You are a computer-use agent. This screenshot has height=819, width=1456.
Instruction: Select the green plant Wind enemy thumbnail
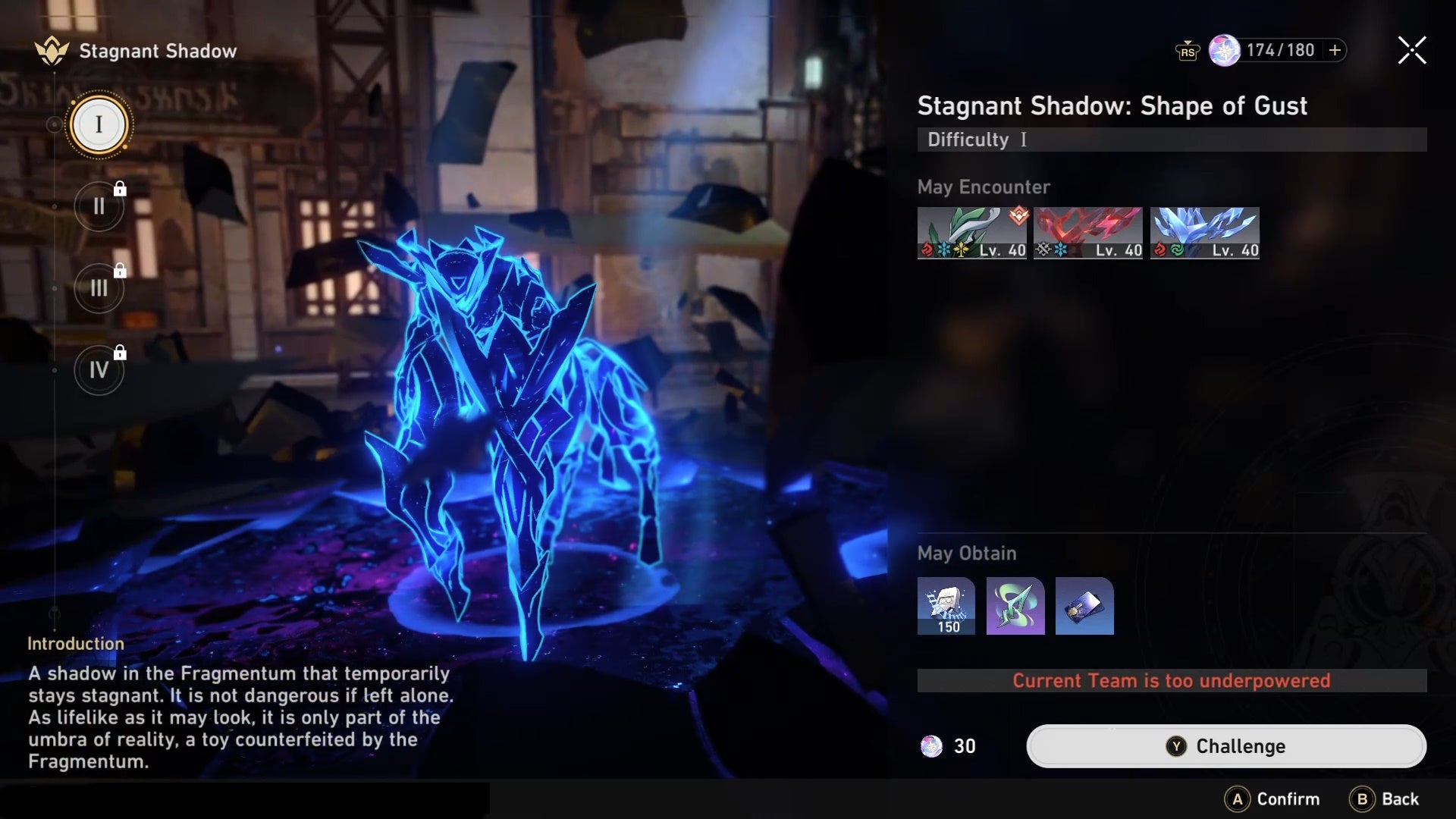click(971, 233)
